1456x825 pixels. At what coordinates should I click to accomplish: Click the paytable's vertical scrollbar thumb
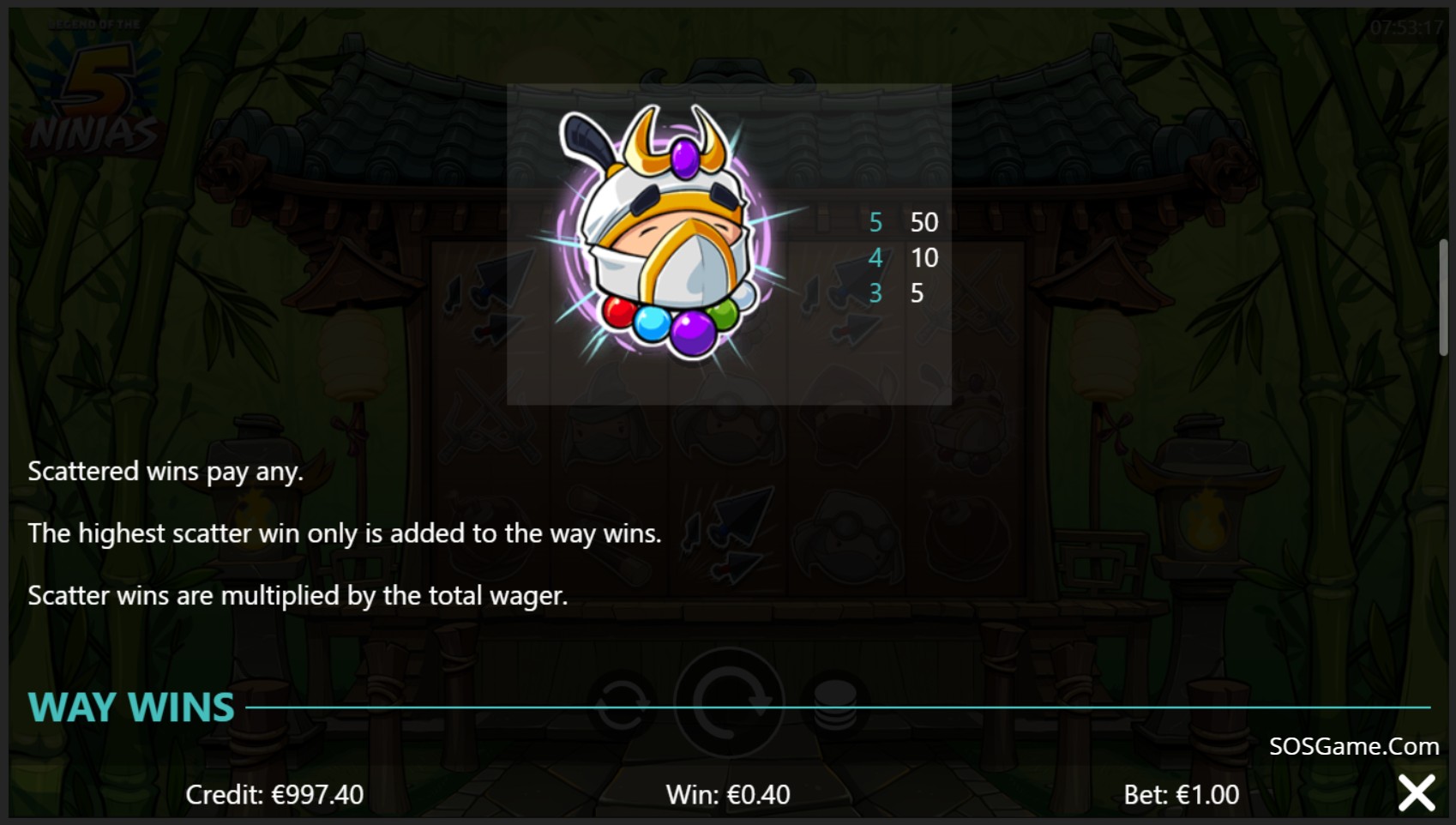pyautogui.click(x=1444, y=297)
